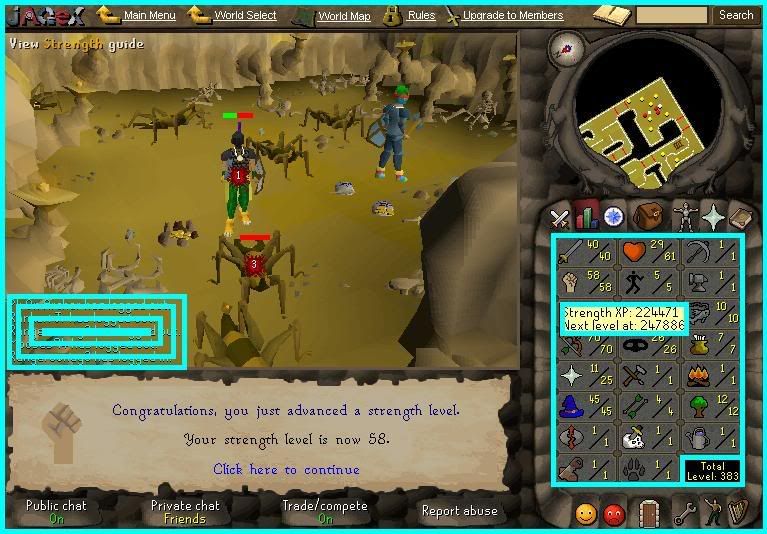Image resolution: width=767 pixels, height=534 pixels.
Task: Select the Magic wizard hat skill
Action: point(585,406)
